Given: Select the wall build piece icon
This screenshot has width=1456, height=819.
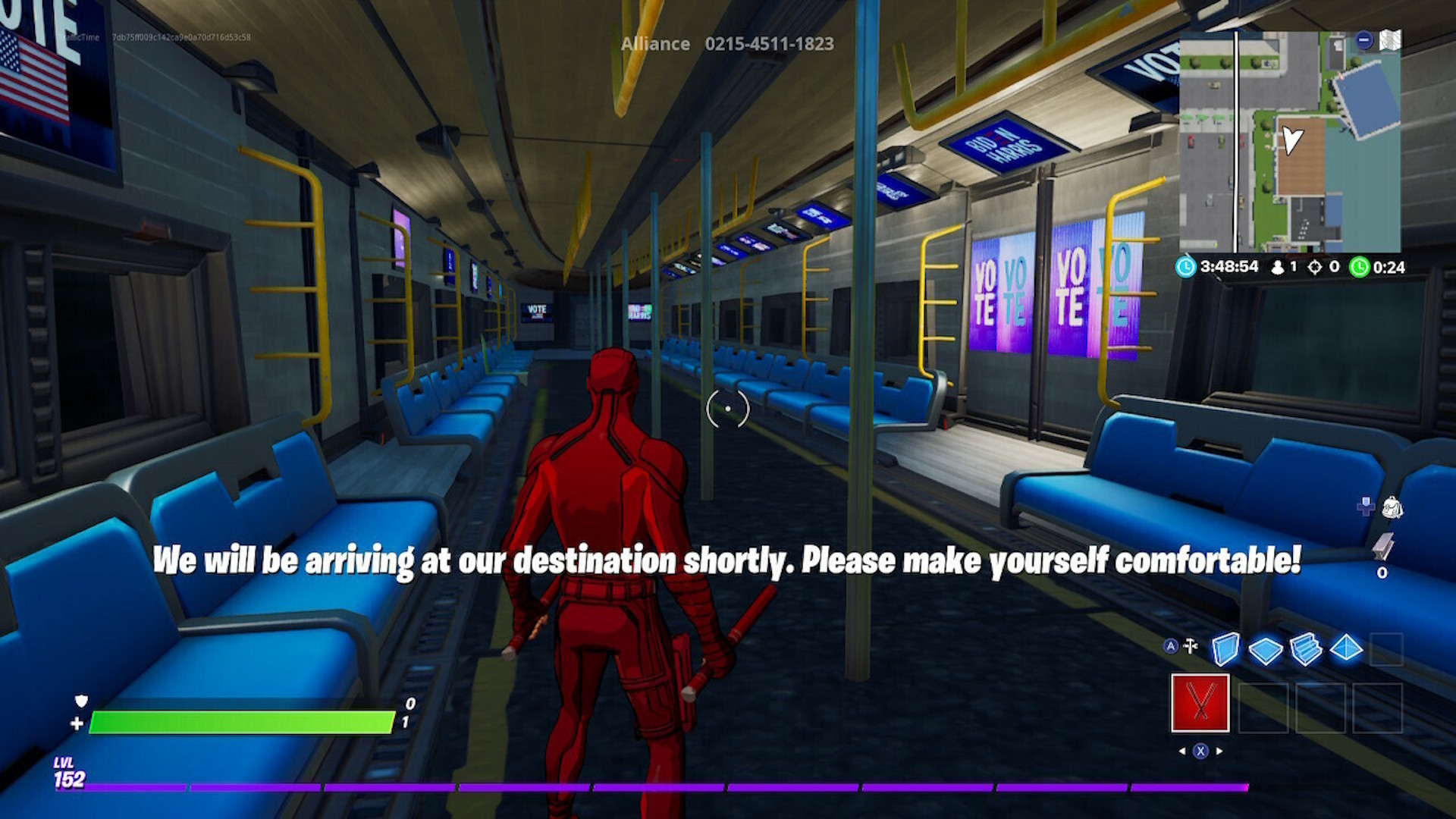Looking at the screenshot, I should (1226, 648).
